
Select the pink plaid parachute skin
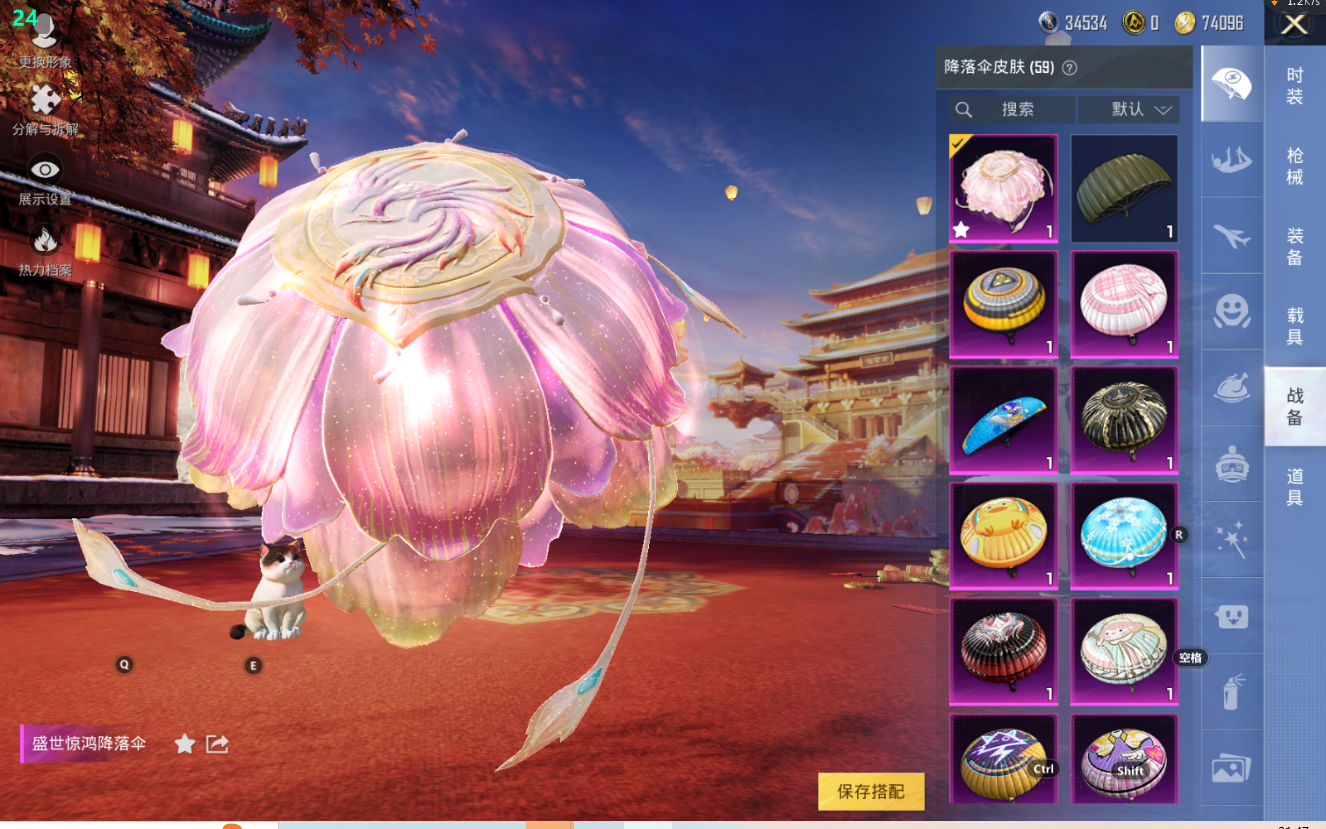[x=1124, y=304]
